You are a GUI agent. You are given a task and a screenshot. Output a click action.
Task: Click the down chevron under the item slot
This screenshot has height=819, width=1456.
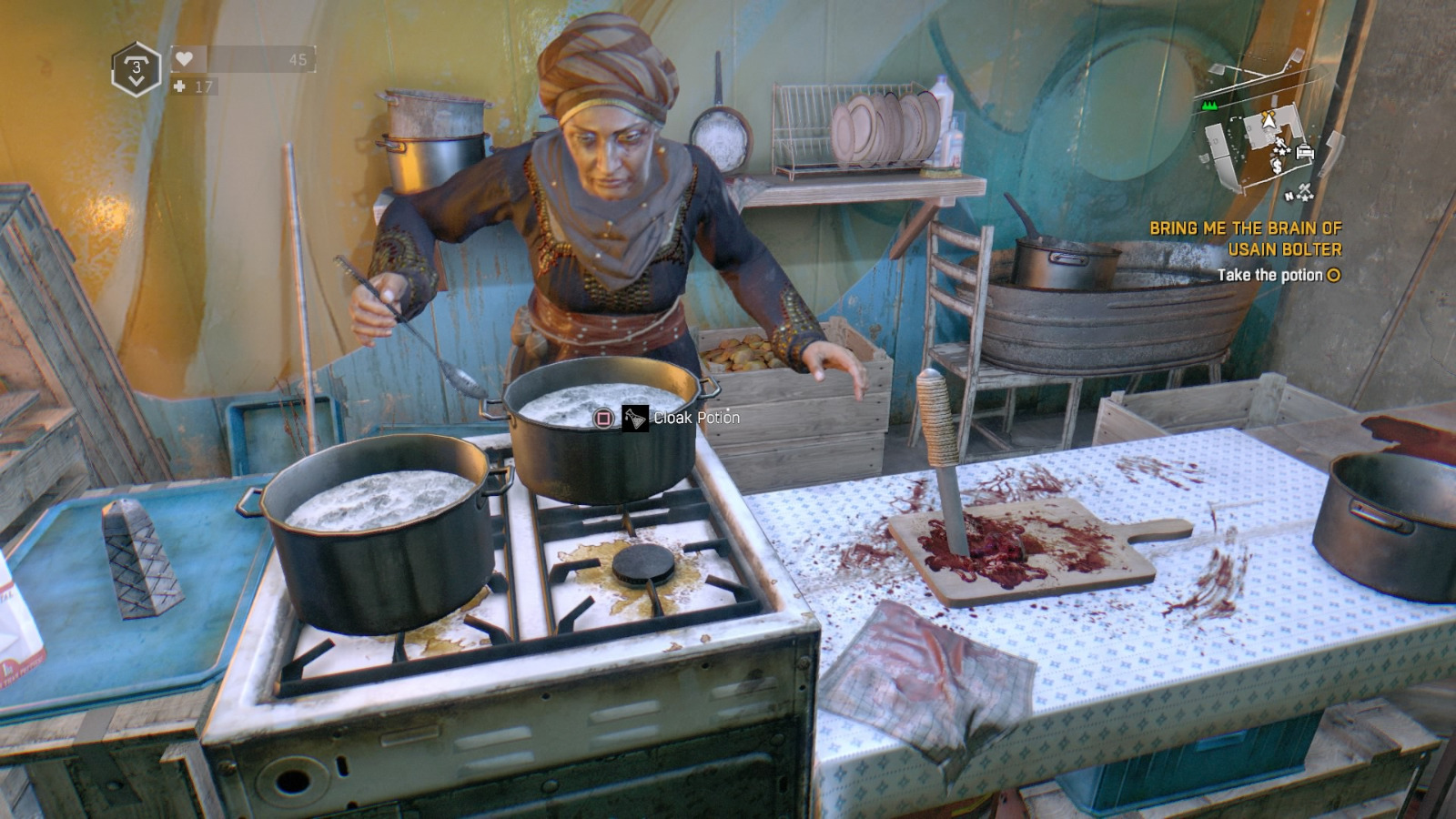point(136,80)
